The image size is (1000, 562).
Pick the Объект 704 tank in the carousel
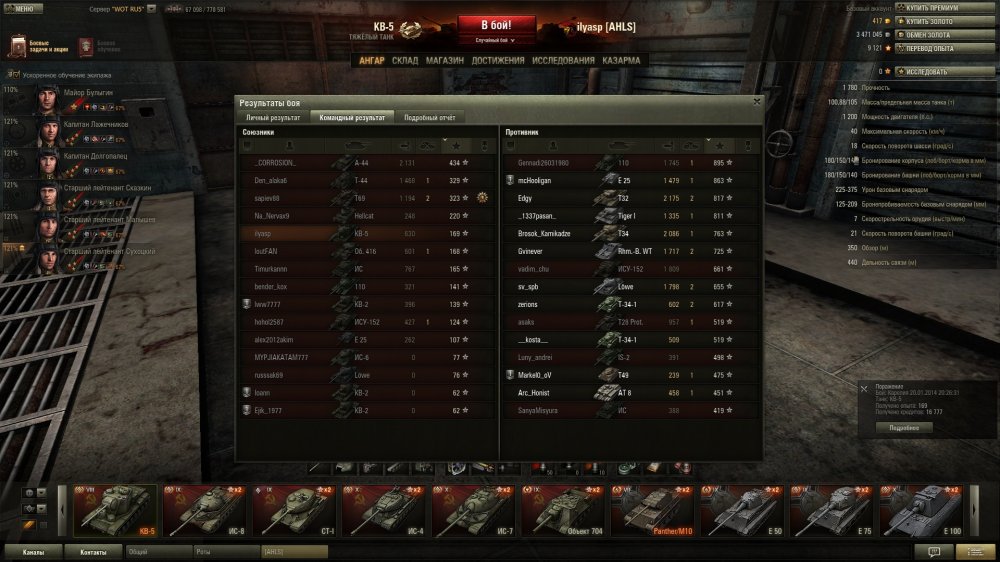point(564,512)
